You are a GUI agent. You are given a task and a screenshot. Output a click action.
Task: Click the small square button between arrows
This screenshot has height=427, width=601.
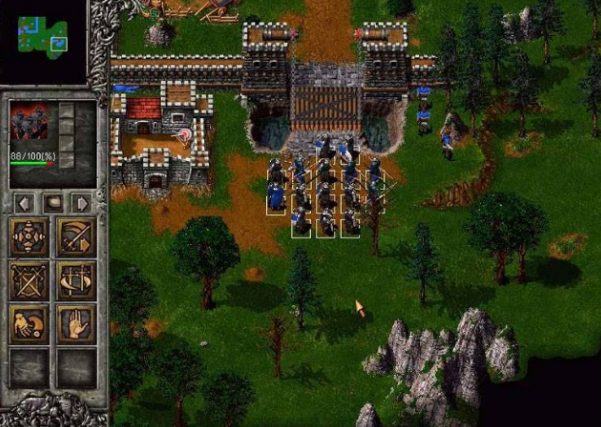pos(54,203)
